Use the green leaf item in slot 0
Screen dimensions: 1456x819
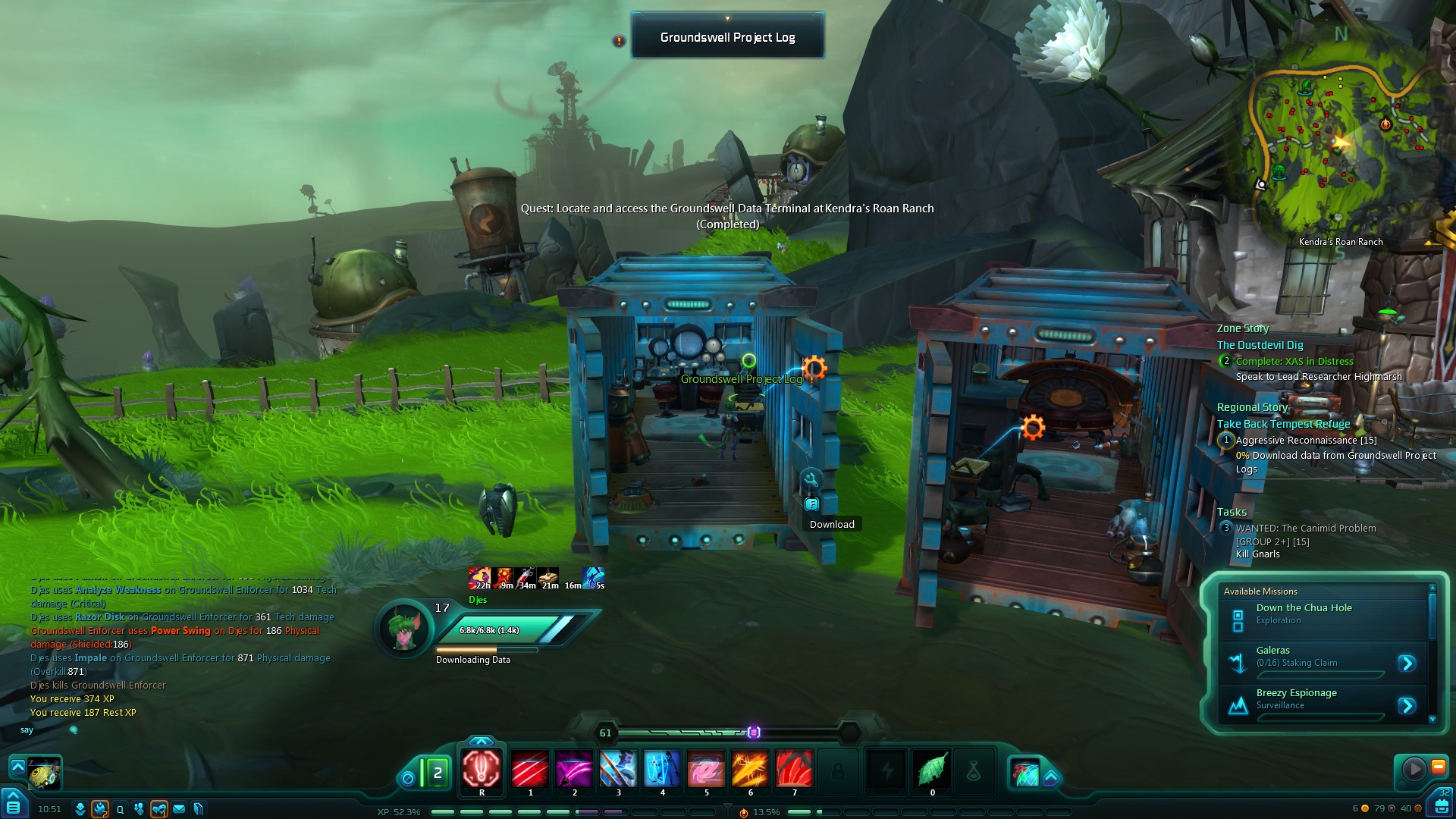pyautogui.click(x=932, y=769)
